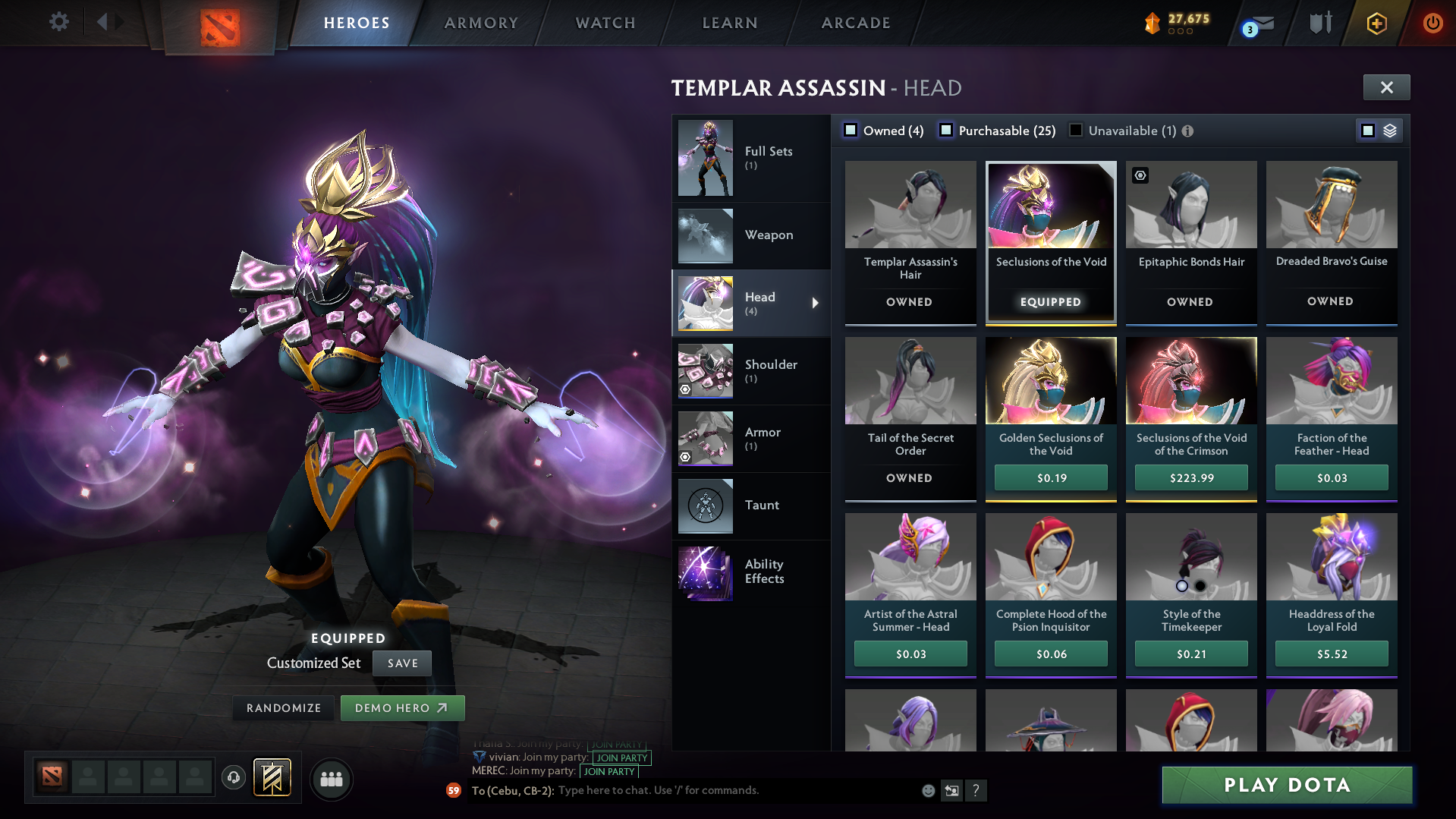Enable the Unavailable items filter
The width and height of the screenshot is (1456, 819).
coord(1075,131)
